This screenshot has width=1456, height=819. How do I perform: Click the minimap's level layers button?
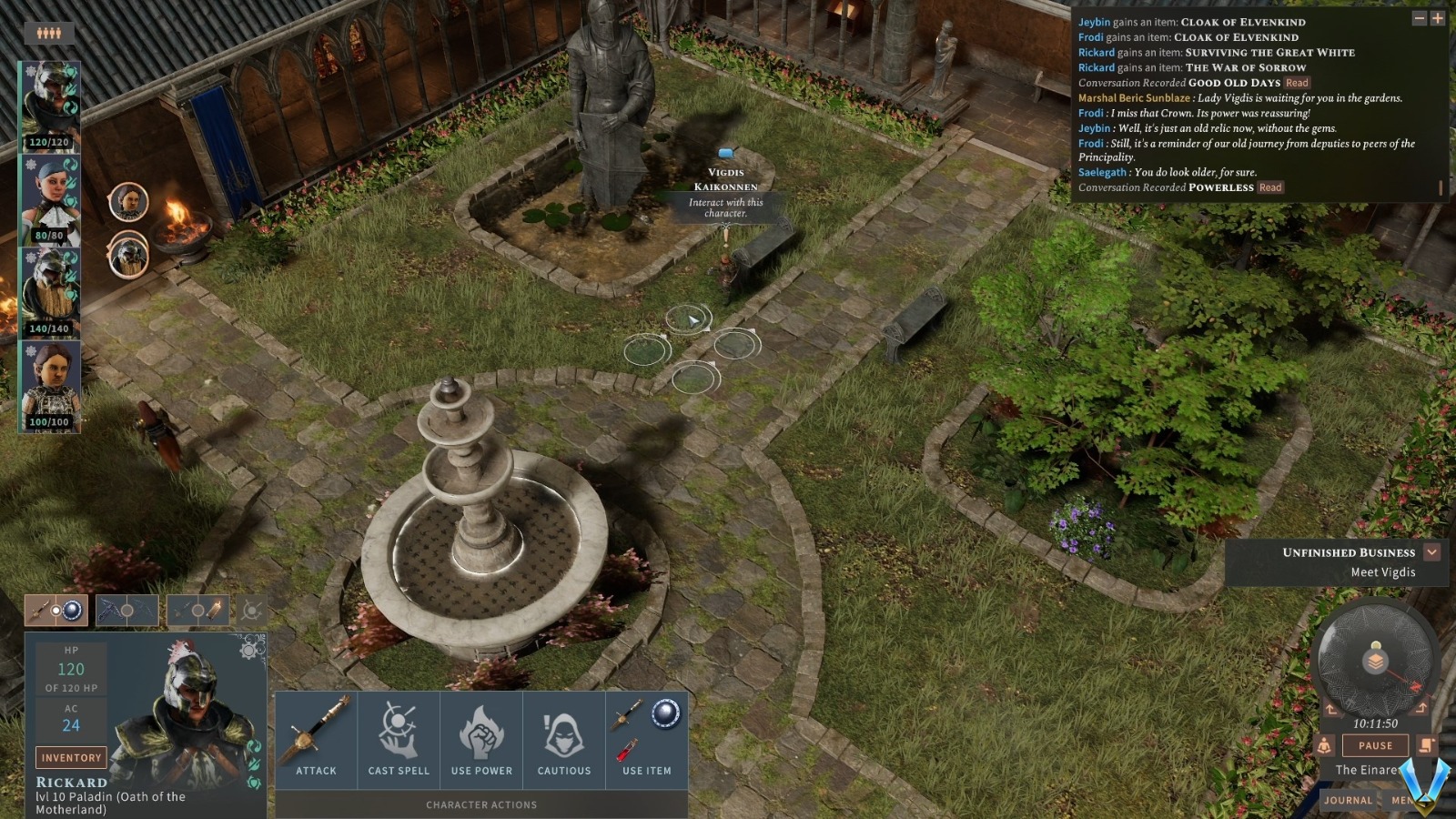(1375, 660)
